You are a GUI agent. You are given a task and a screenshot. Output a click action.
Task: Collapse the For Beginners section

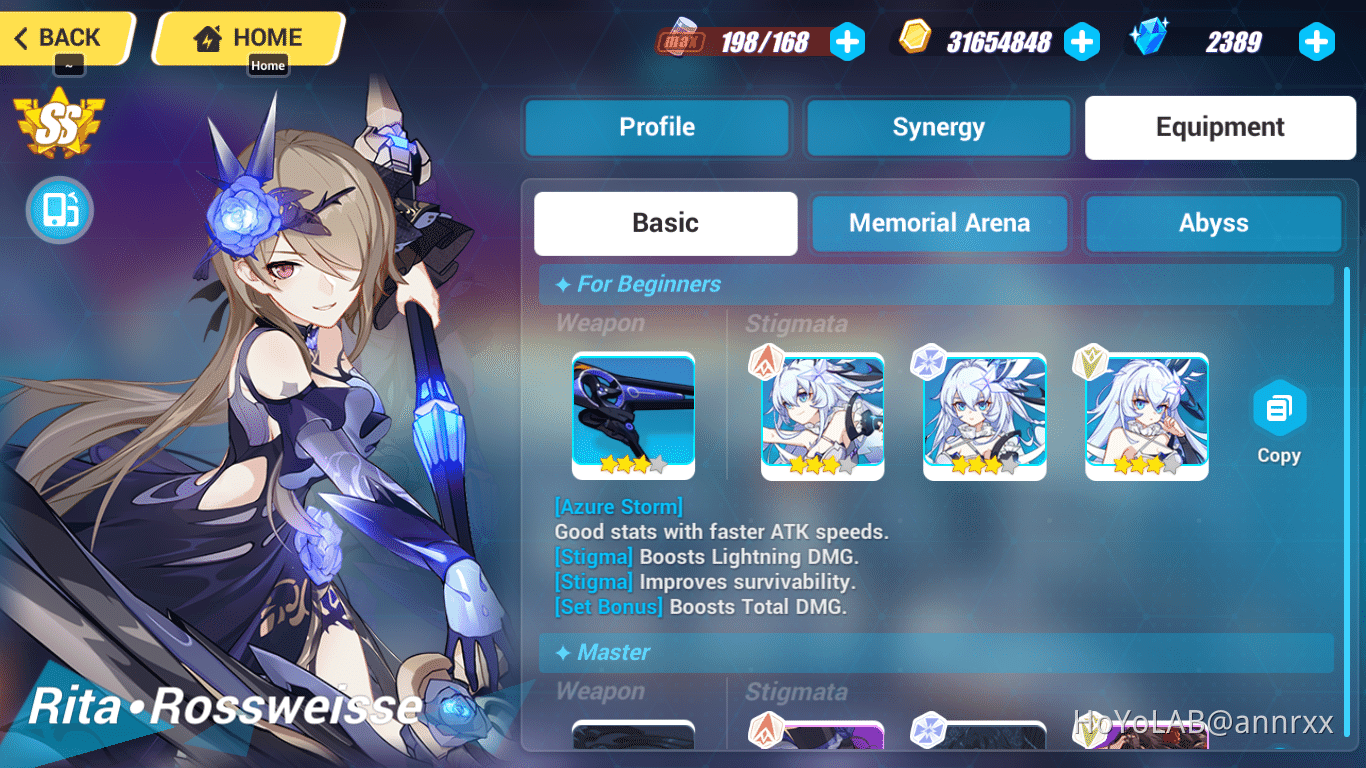pyautogui.click(x=935, y=285)
